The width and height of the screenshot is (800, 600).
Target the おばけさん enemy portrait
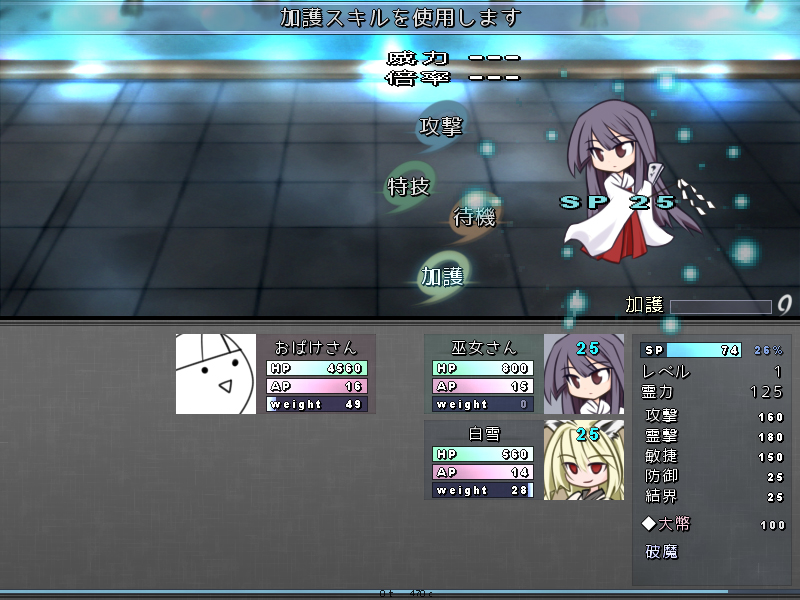[216, 374]
